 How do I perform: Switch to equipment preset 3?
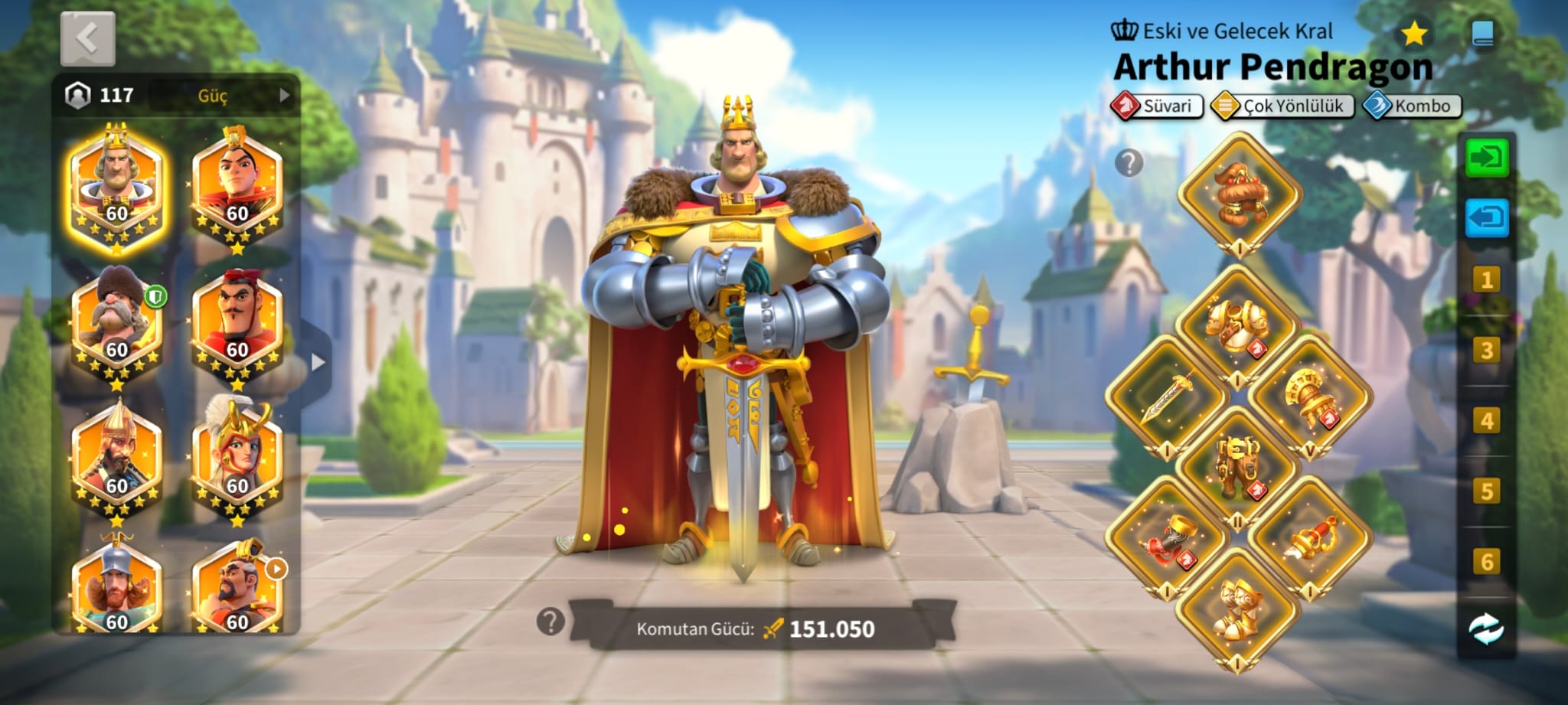(x=1486, y=351)
